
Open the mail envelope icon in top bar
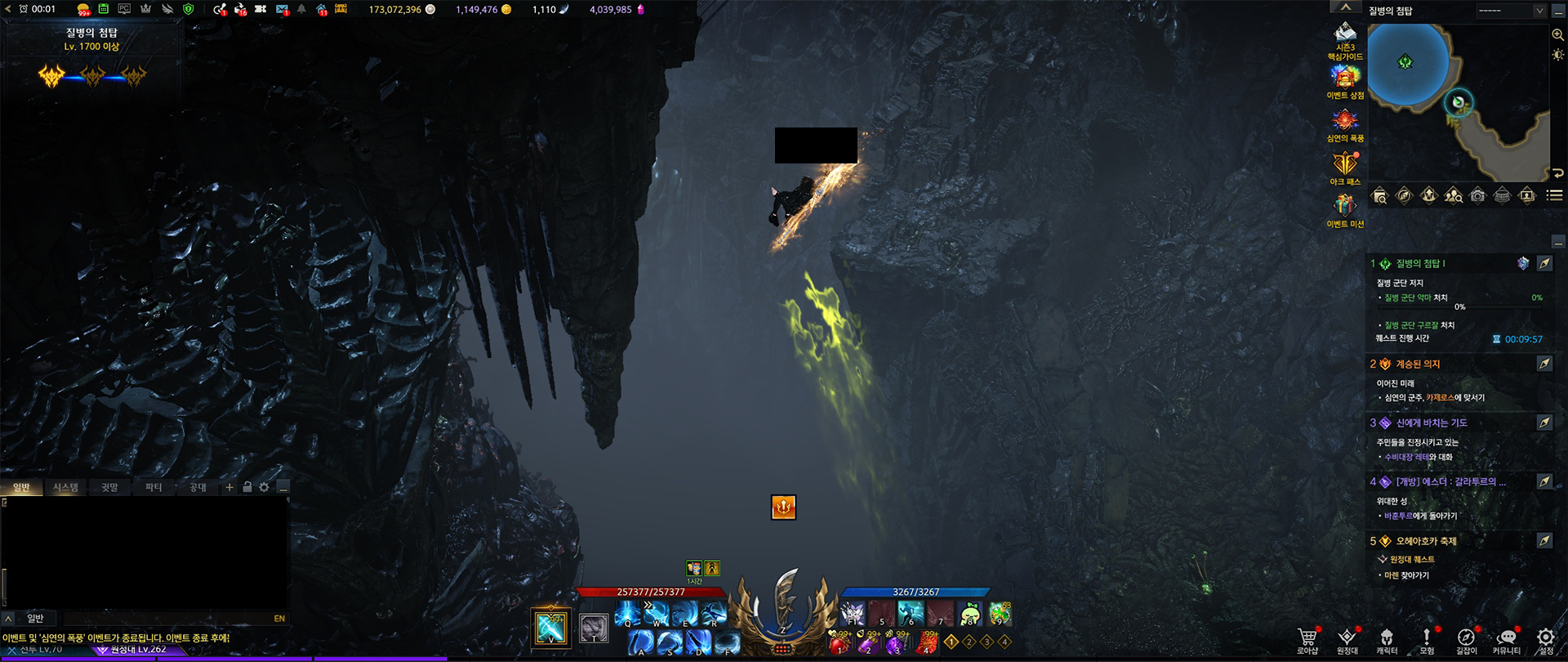282,10
